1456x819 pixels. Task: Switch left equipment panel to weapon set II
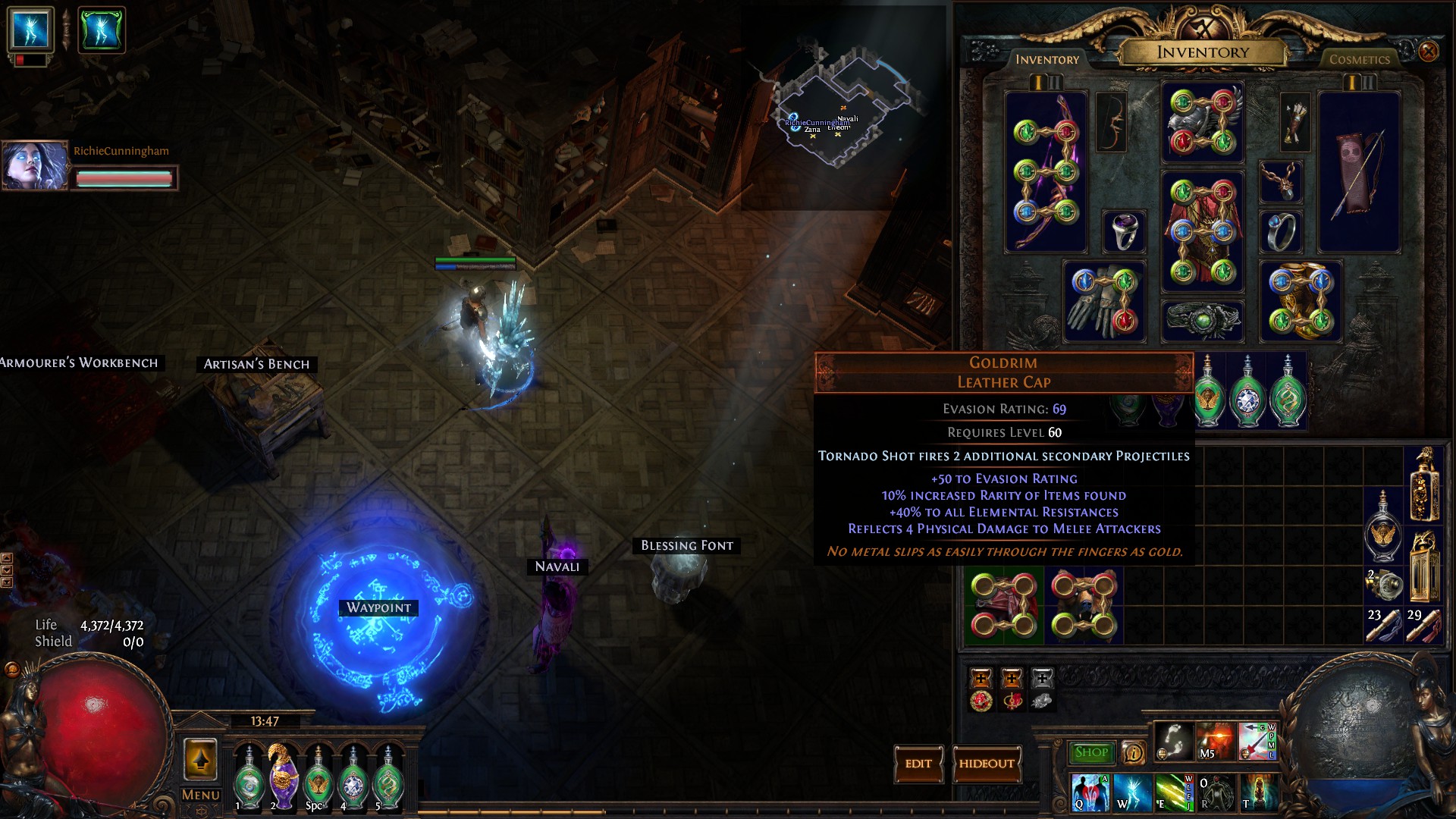1054,83
